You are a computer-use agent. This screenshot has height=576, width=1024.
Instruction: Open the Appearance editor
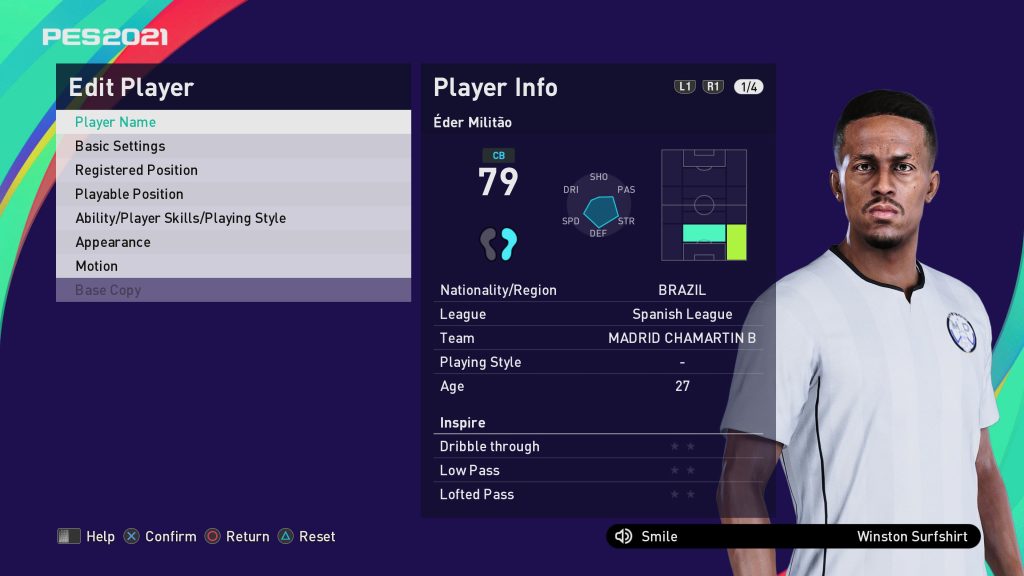tap(232, 242)
